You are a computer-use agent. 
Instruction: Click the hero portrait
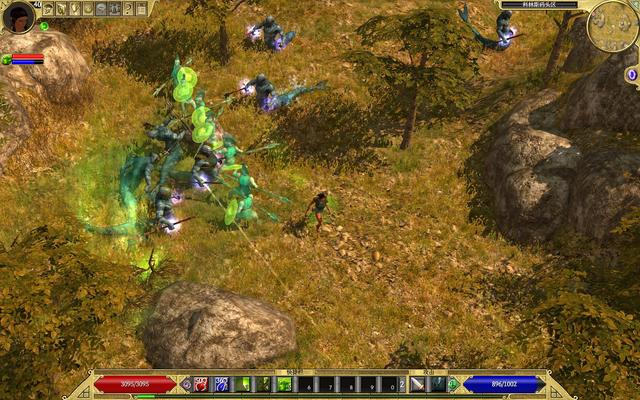click(x=18, y=17)
